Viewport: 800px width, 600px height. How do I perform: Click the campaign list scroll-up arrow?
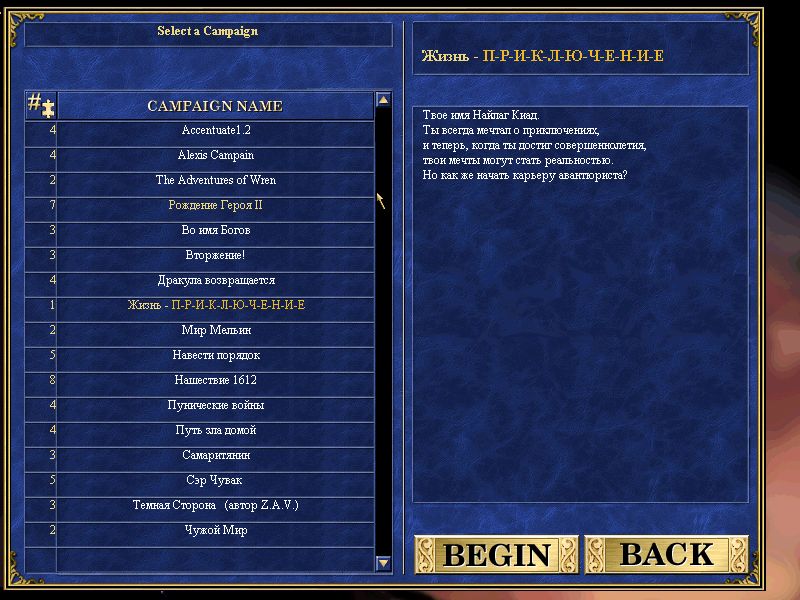tap(383, 100)
